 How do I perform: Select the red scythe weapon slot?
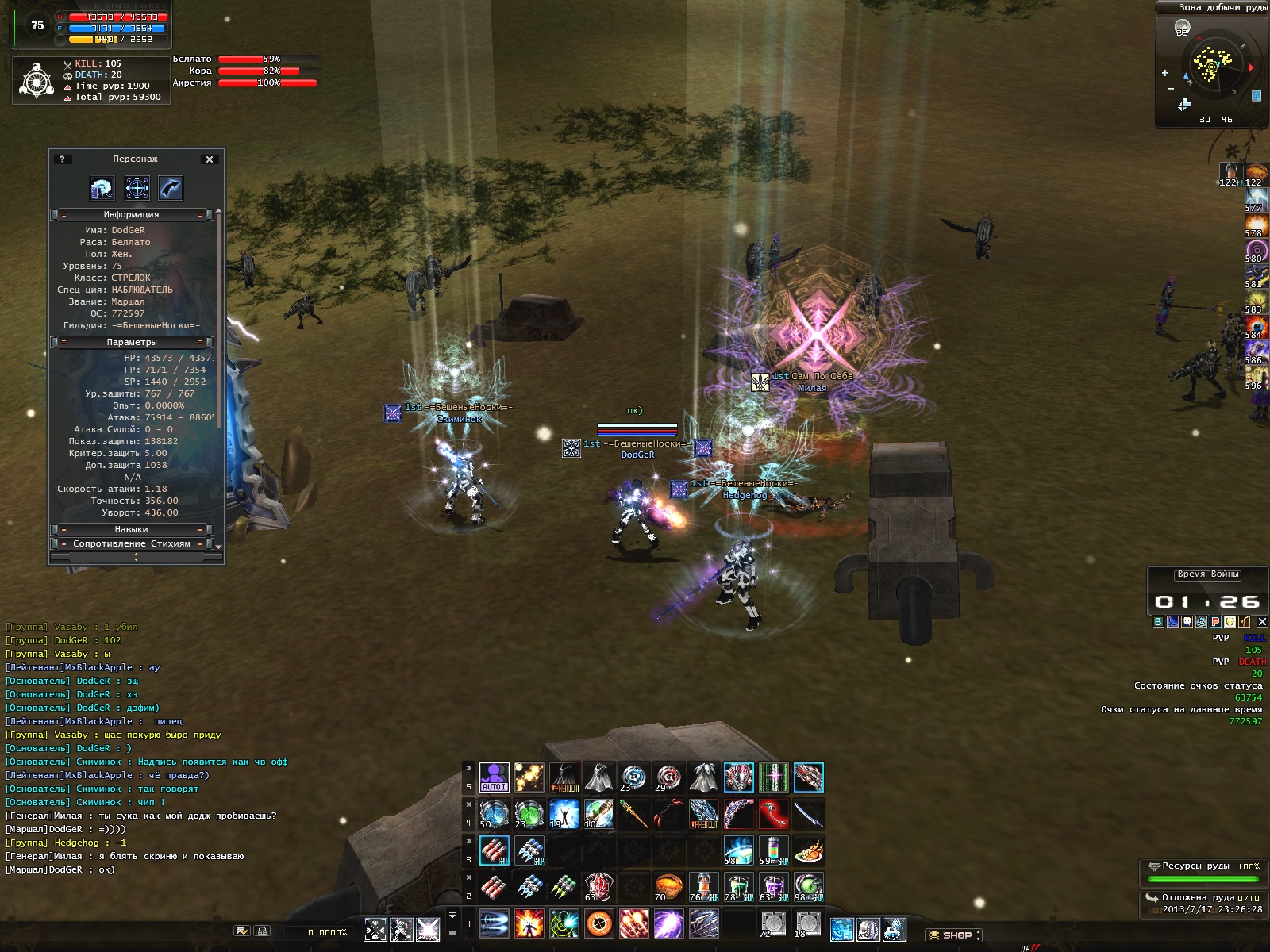tap(773, 813)
